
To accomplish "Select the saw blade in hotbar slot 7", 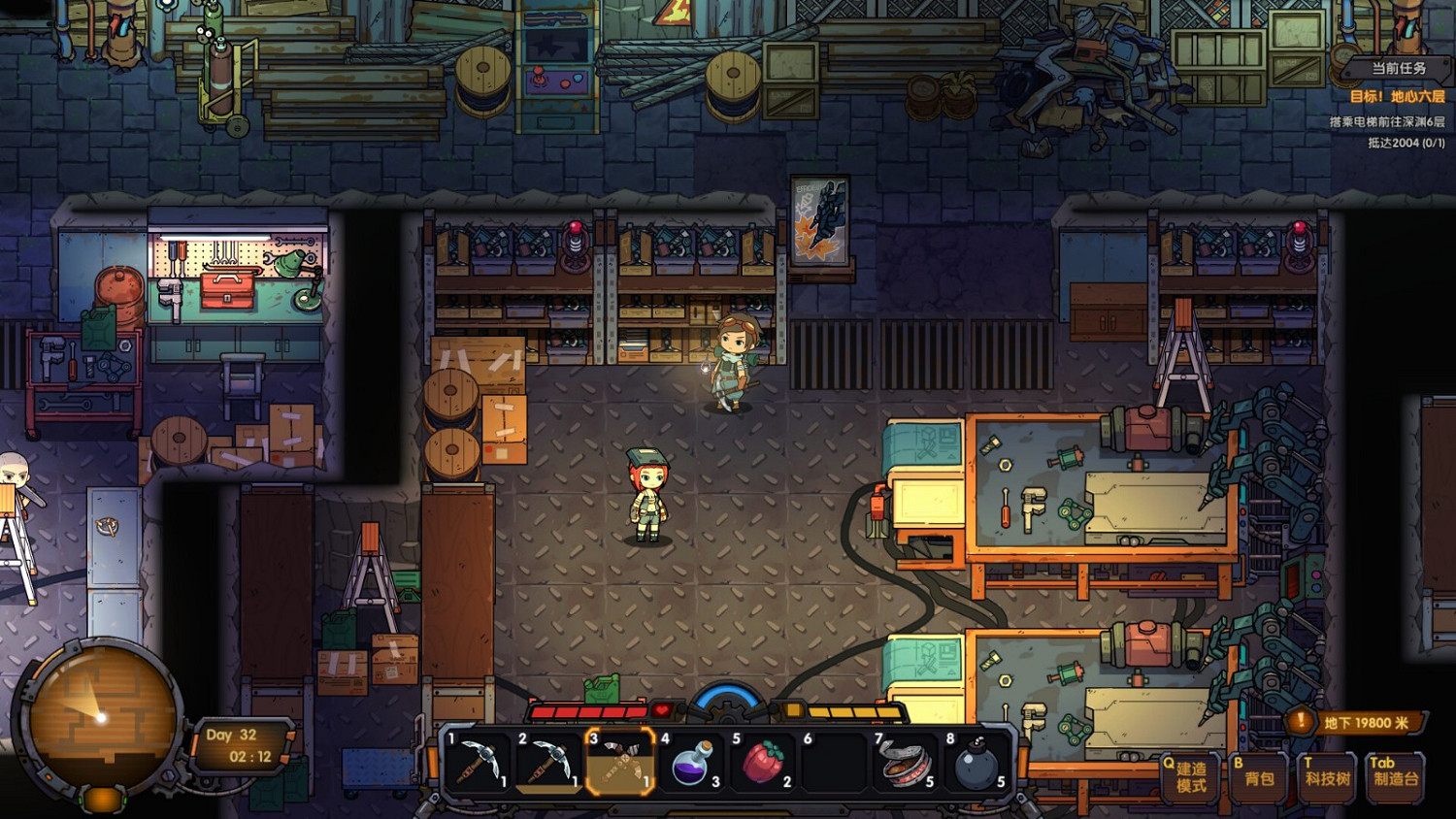I will pyautogui.click(x=906, y=763).
